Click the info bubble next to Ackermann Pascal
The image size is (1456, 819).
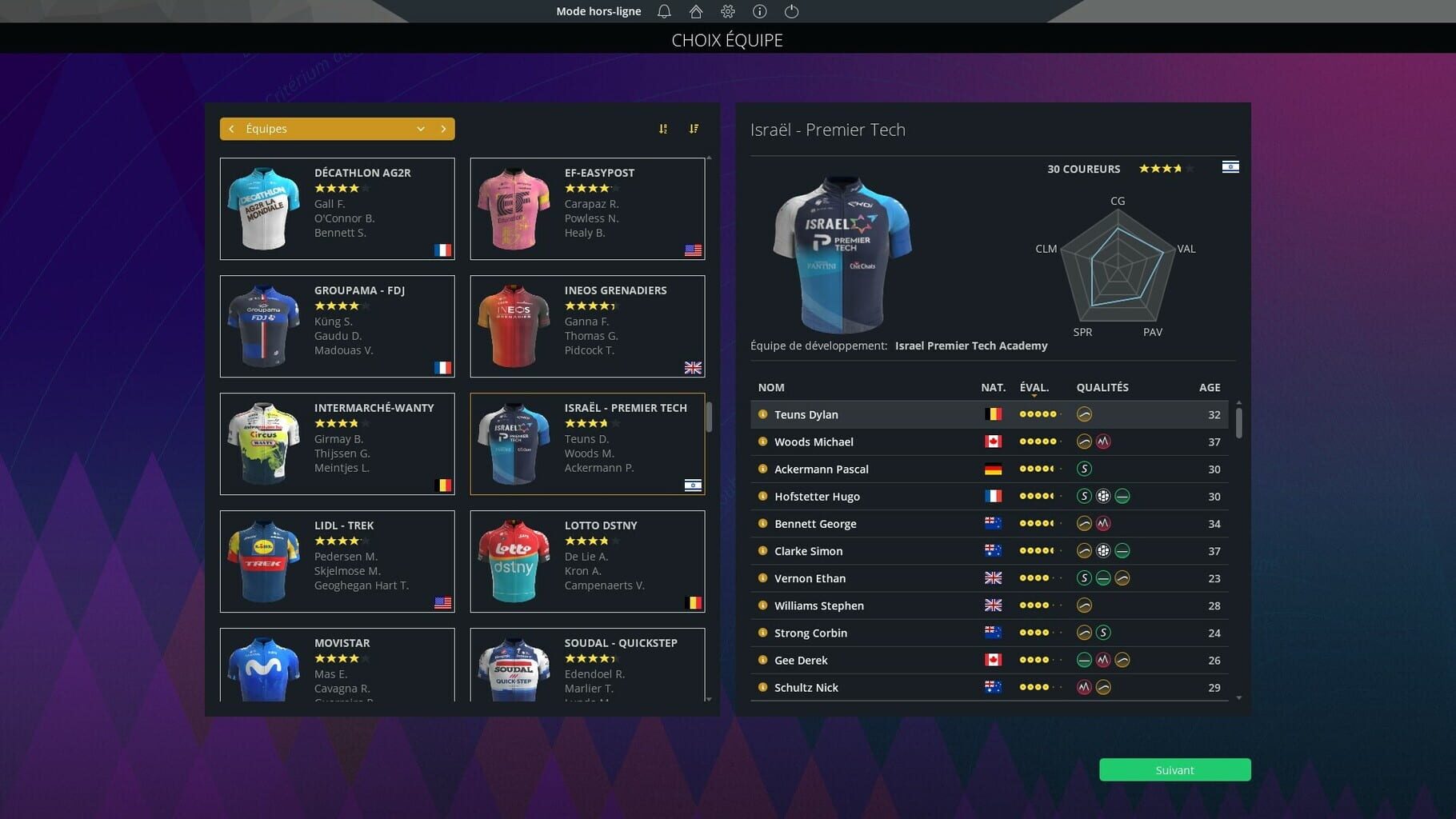pyautogui.click(x=762, y=469)
